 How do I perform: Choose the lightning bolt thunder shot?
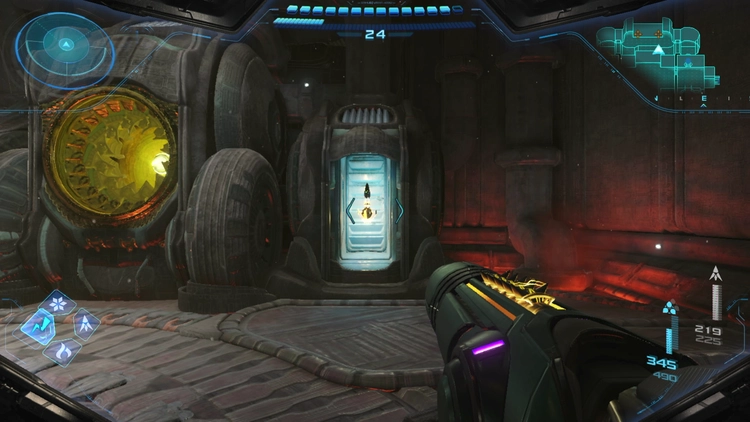coord(39,324)
